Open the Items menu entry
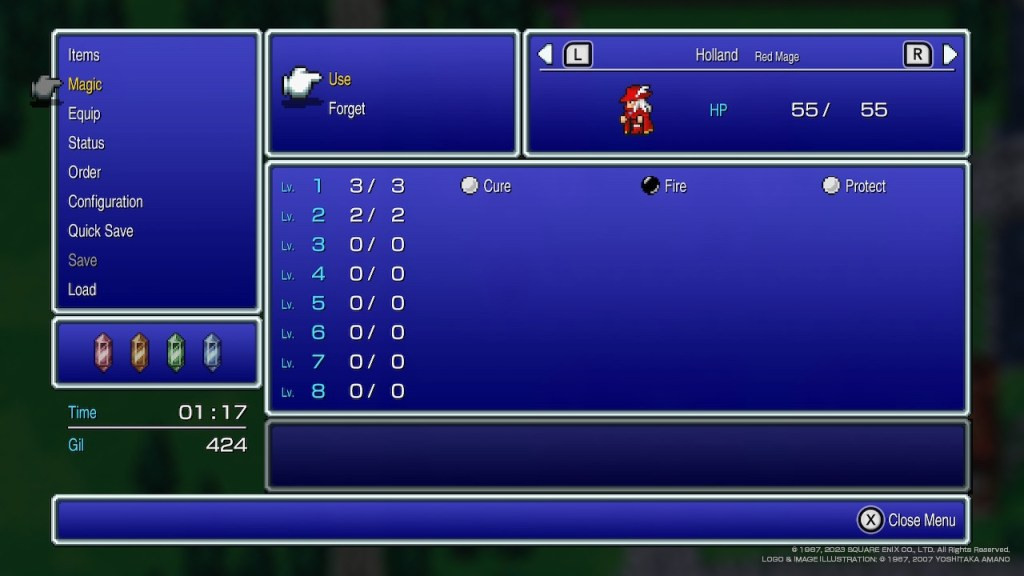The height and width of the screenshot is (576, 1024). pyautogui.click(x=84, y=55)
